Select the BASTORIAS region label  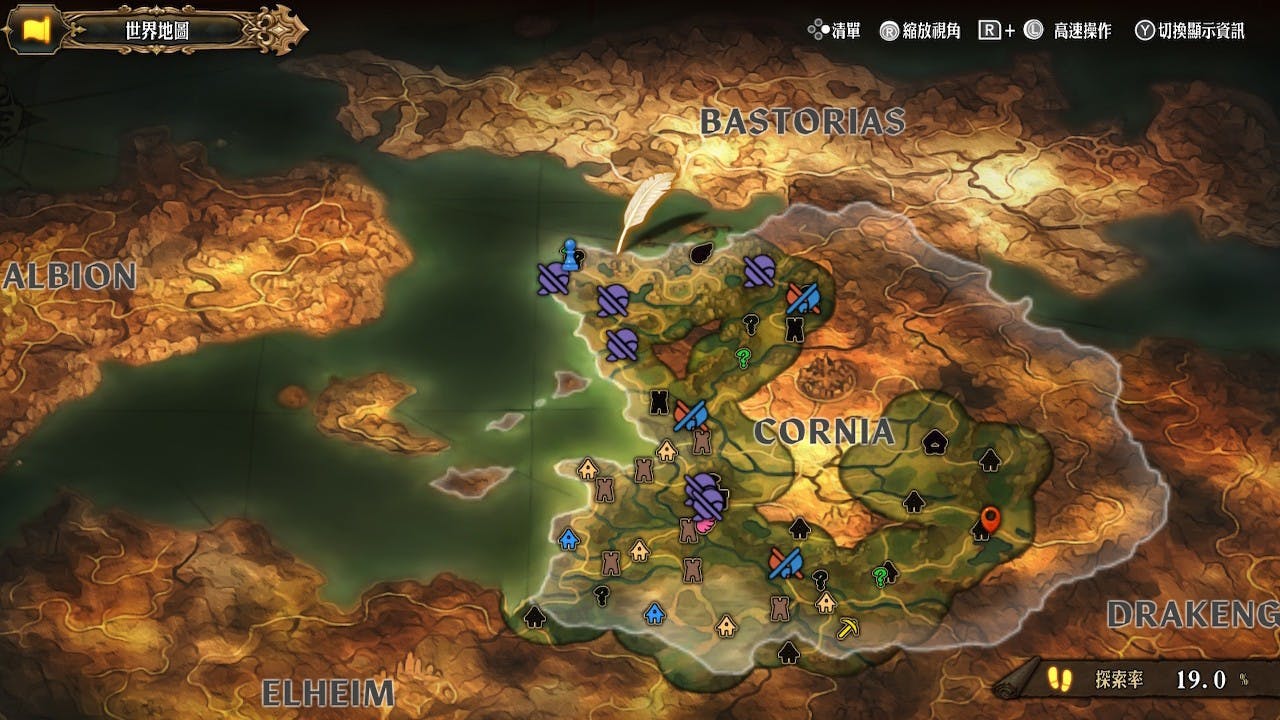[x=802, y=122]
